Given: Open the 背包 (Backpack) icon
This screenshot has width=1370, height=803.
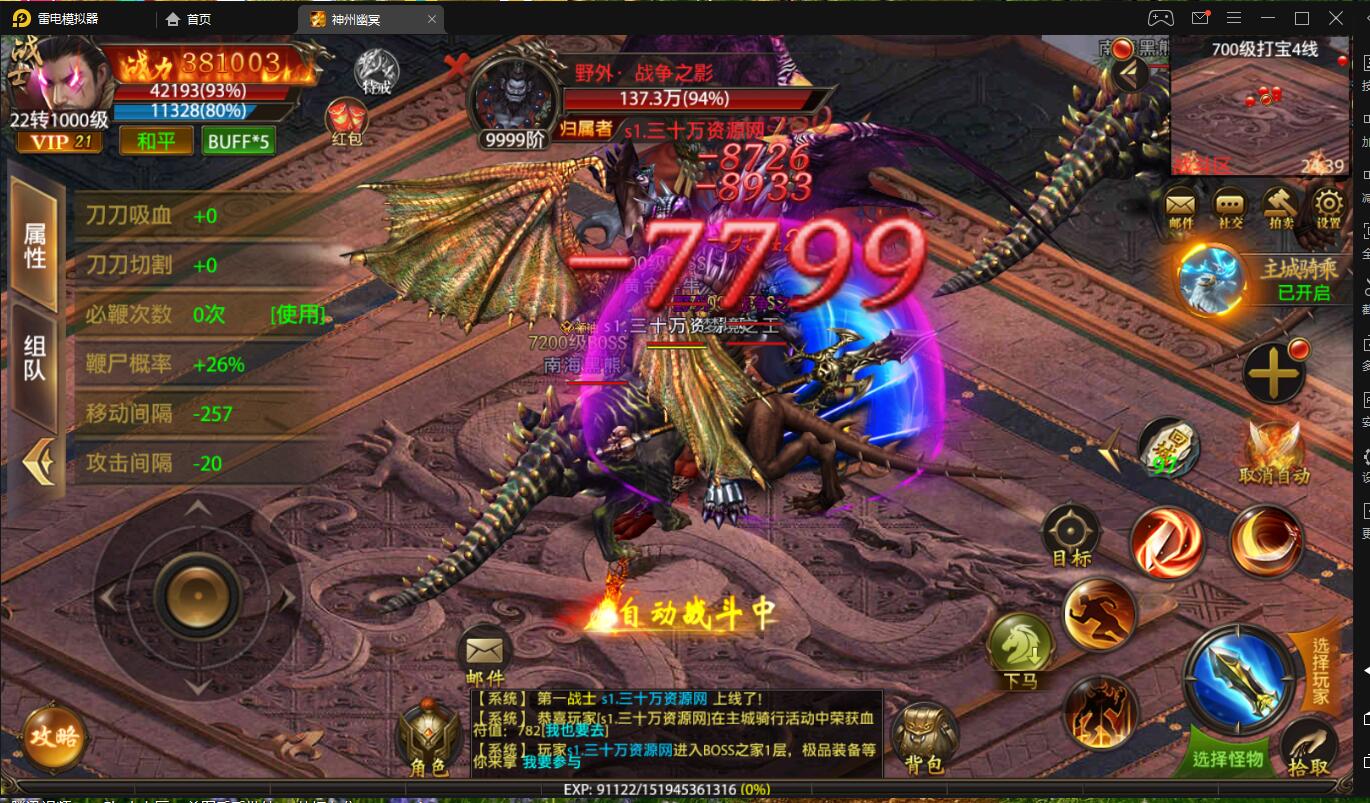Looking at the screenshot, I should coord(925,733).
